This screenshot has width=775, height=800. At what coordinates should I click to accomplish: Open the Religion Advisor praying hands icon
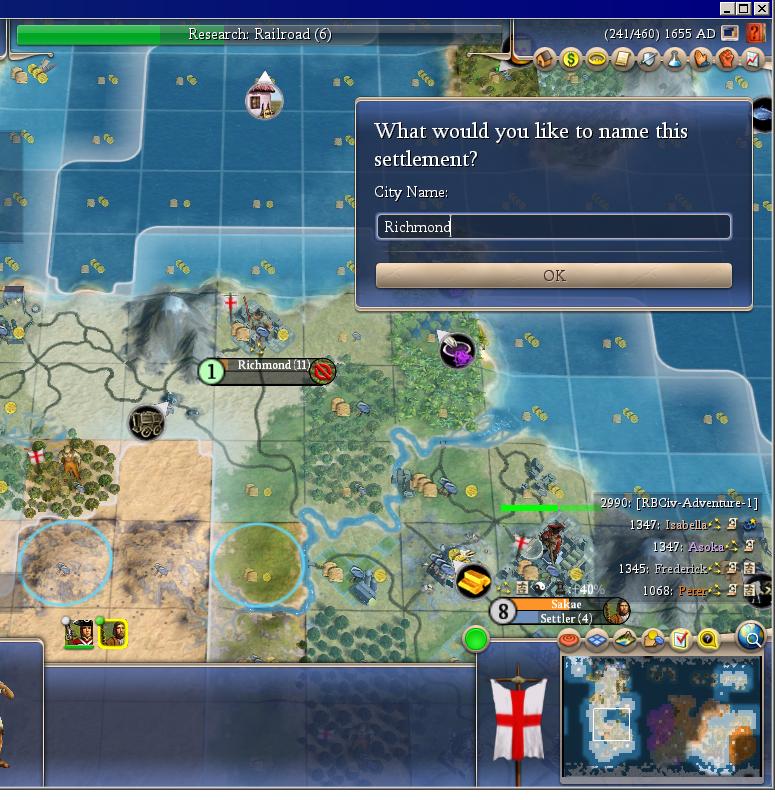701,60
